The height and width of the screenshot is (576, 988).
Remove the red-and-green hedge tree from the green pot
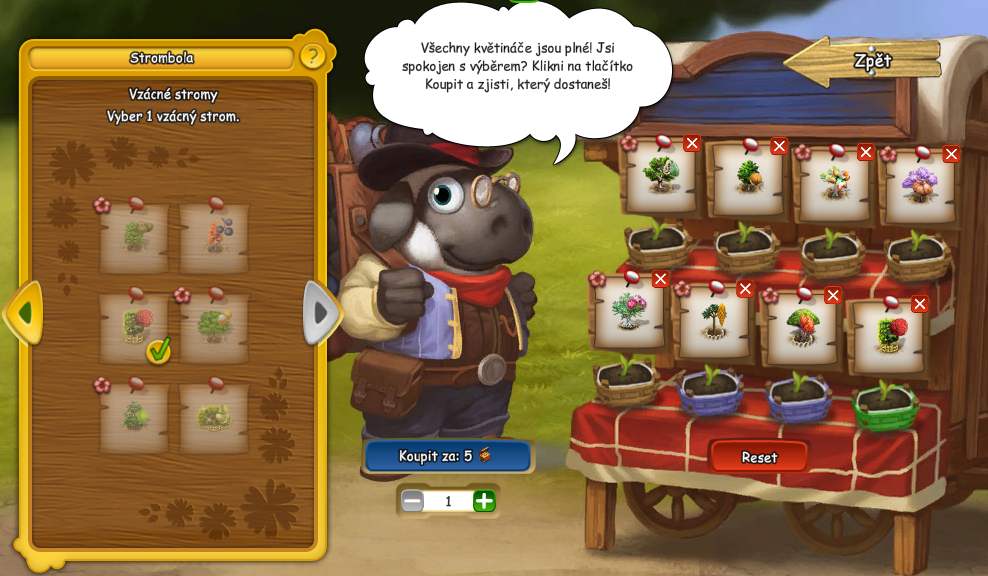(x=919, y=304)
